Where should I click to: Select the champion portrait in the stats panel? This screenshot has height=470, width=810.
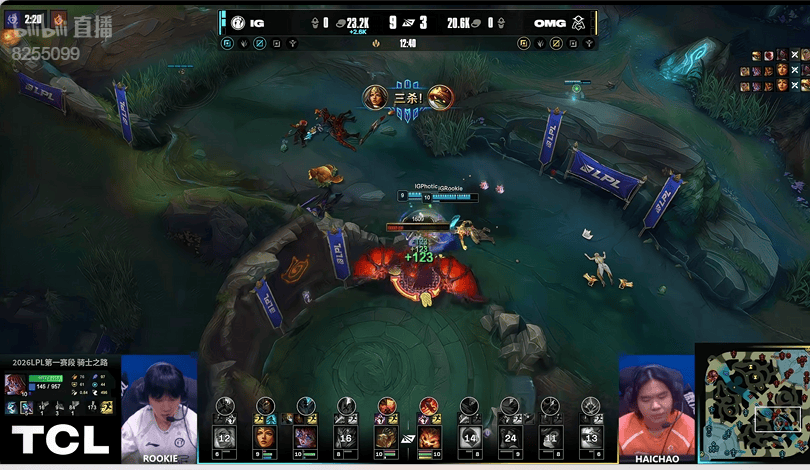coord(15,385)
